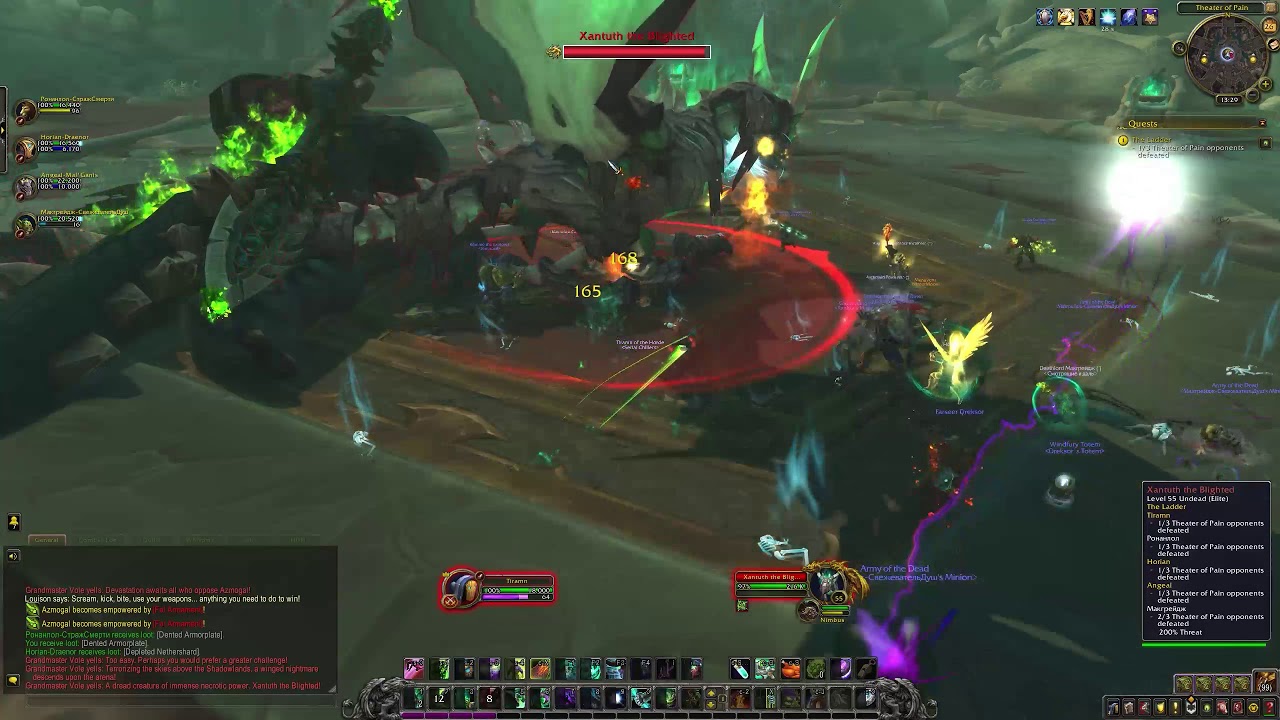
Task: Click the minimap zoom-in plus button
Action: tap(1265, 83)
